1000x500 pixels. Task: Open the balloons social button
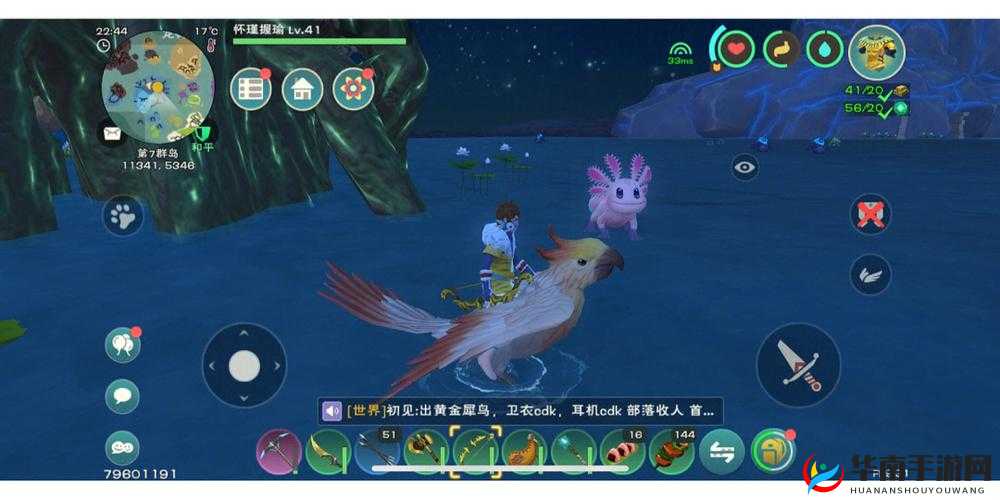click(x=122, y=345)
